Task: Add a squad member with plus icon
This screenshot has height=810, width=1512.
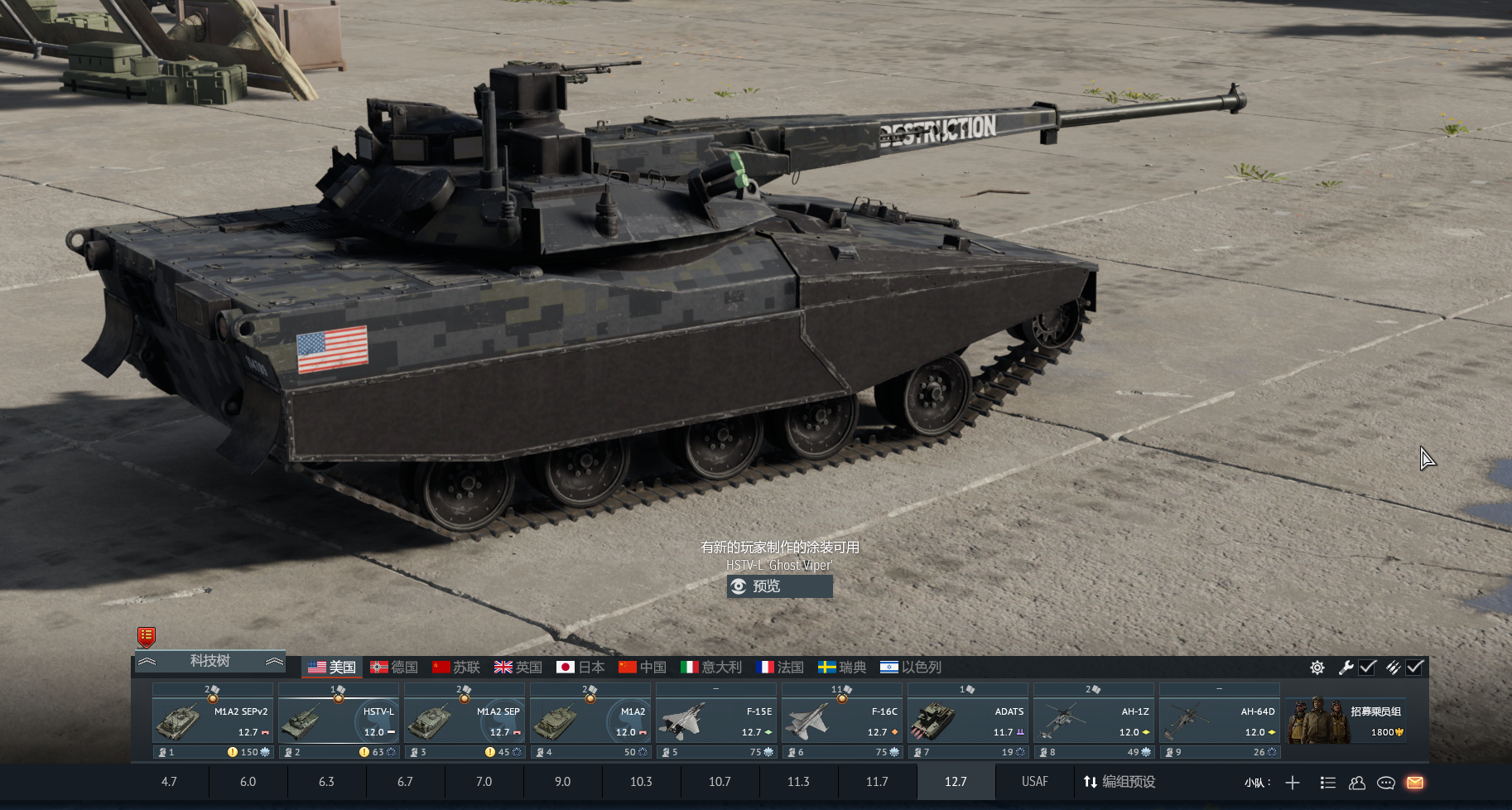Action: [1293, 783]
